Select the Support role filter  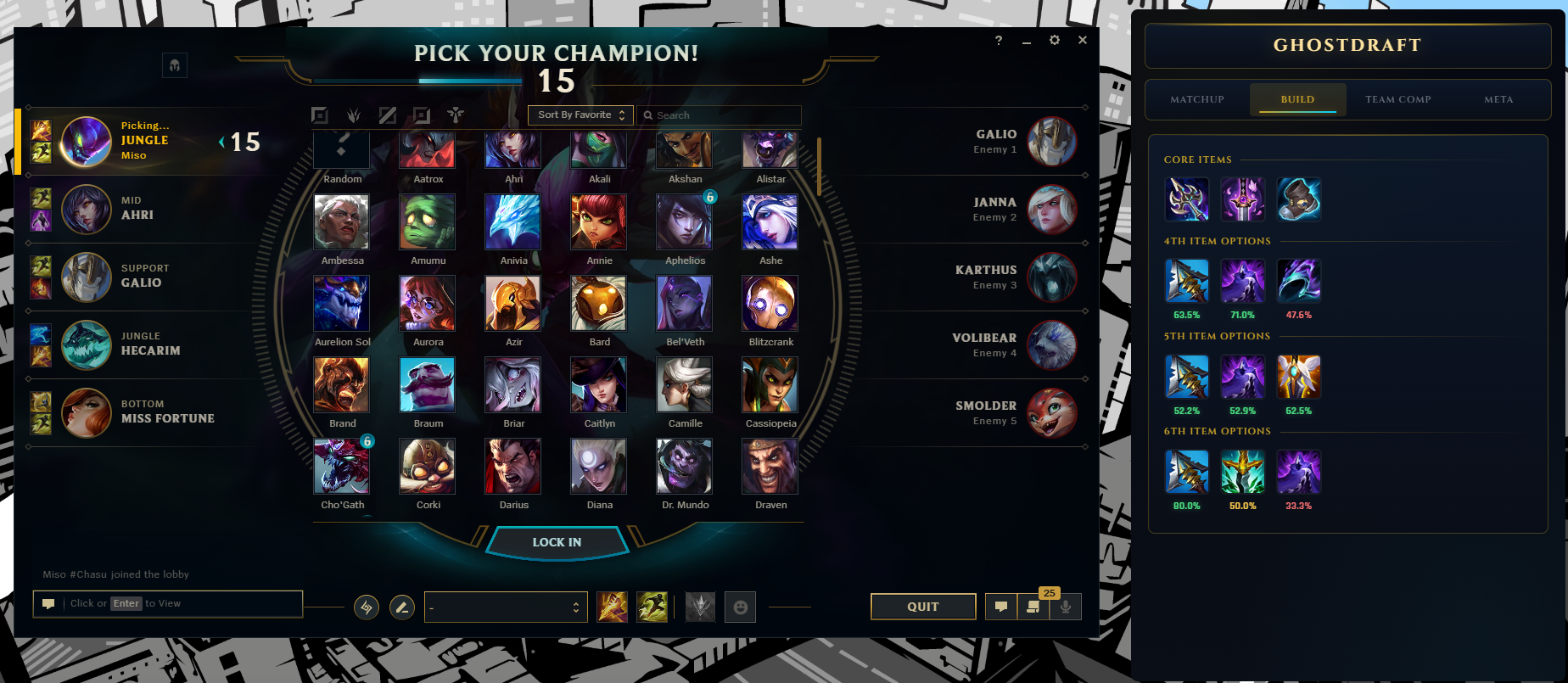pyautogui.click(x=456, y=115)
